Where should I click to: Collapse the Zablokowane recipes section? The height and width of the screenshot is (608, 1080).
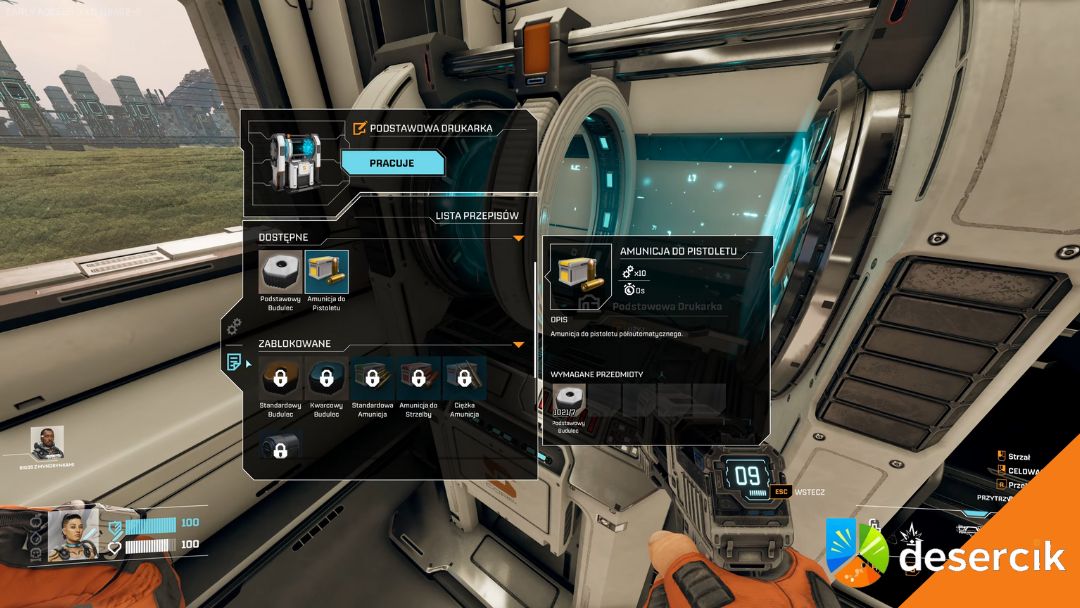click(518, 344)
